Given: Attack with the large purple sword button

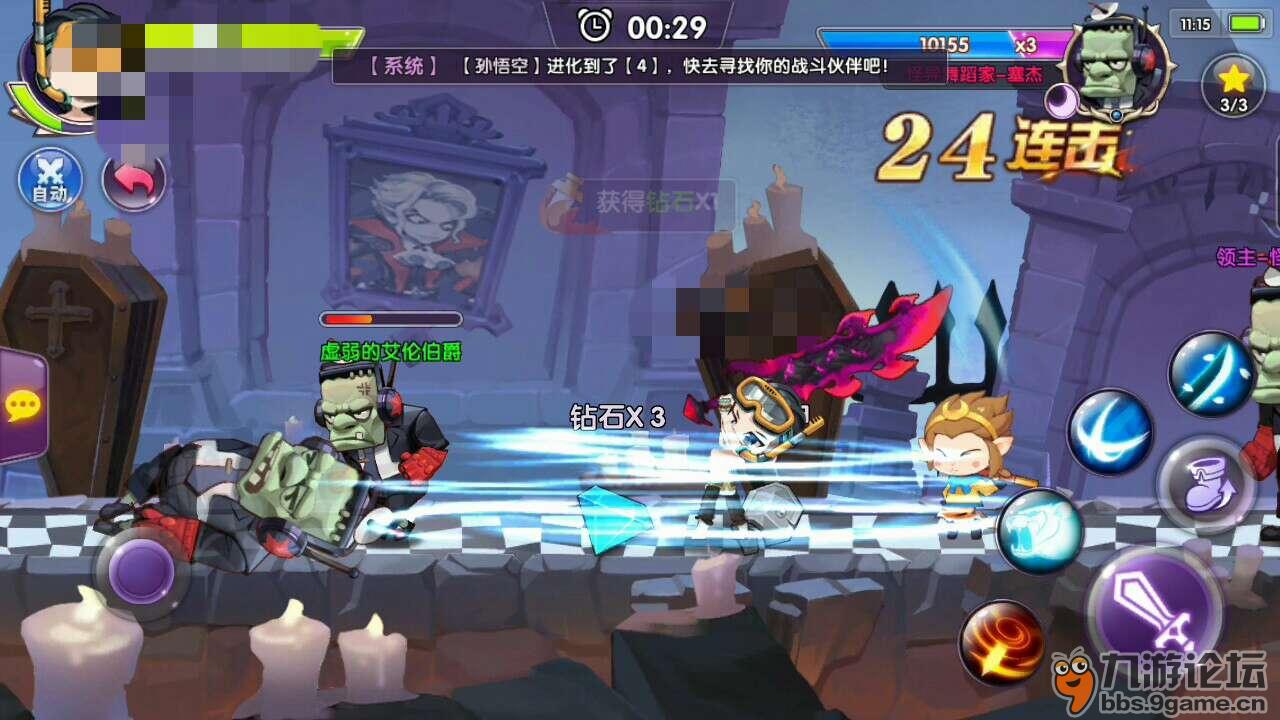Looking at the screenshot, I should tap(1154, 611).
